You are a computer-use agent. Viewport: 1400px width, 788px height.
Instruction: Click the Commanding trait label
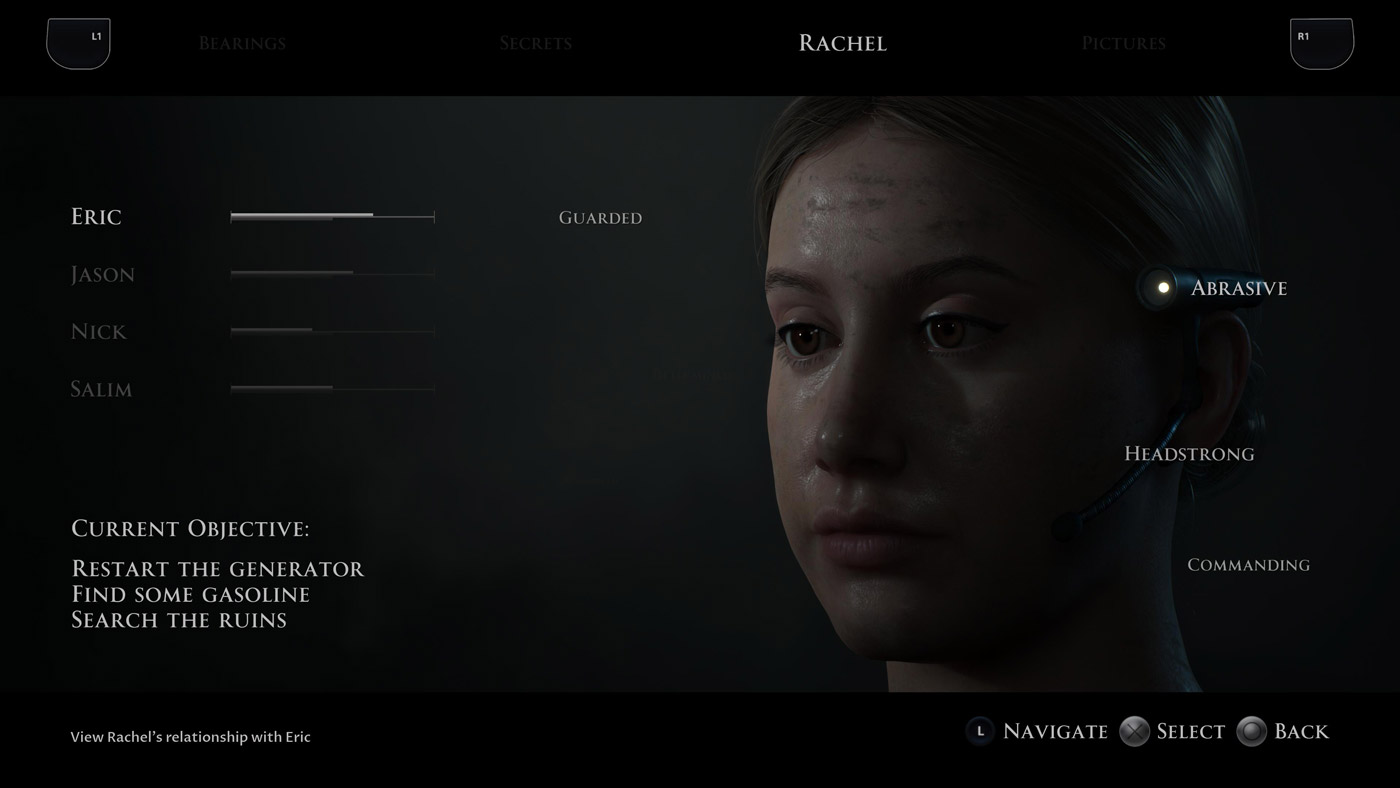tap(1248, 565)
